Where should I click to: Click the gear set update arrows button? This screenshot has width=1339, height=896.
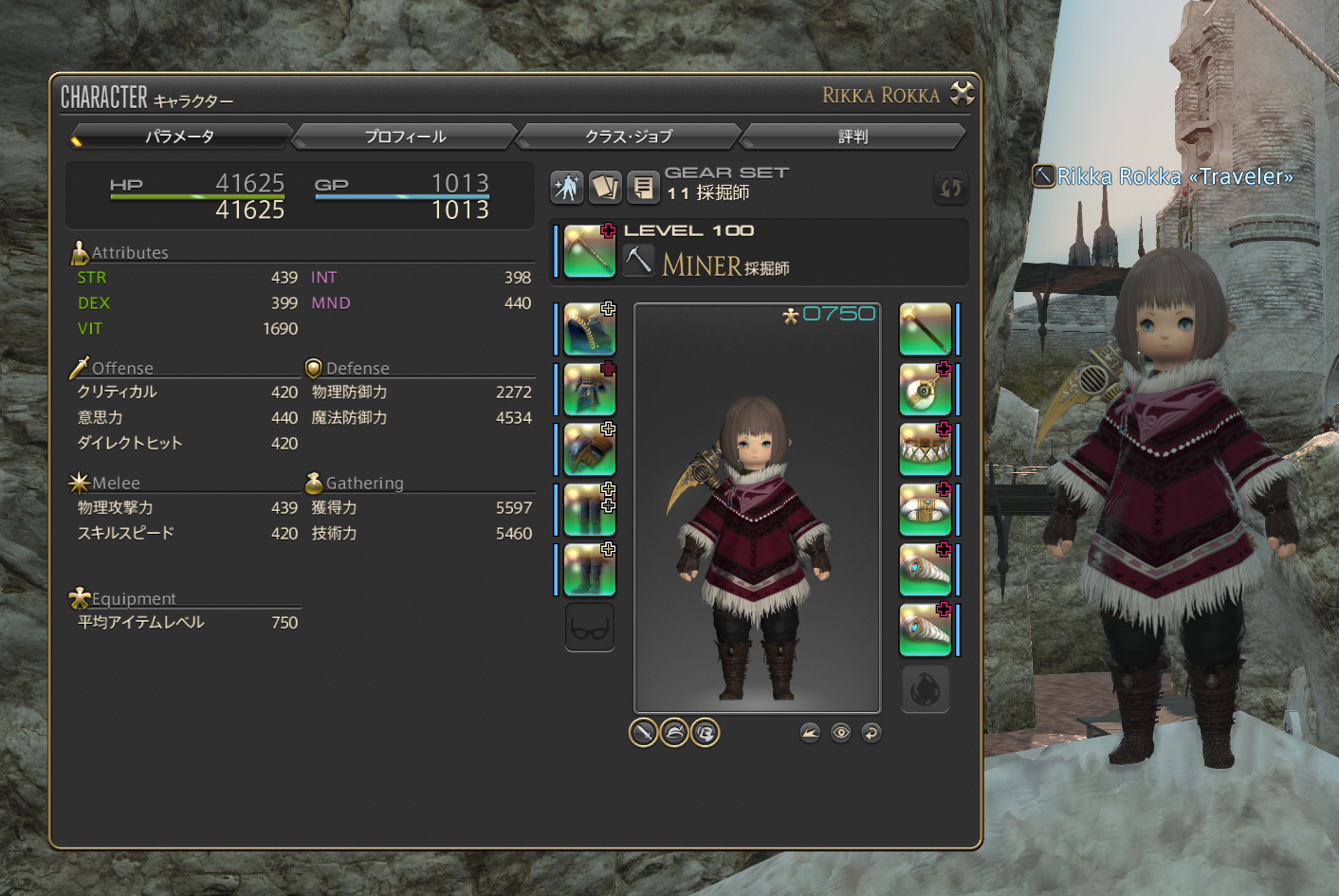[x=950, y=188]
